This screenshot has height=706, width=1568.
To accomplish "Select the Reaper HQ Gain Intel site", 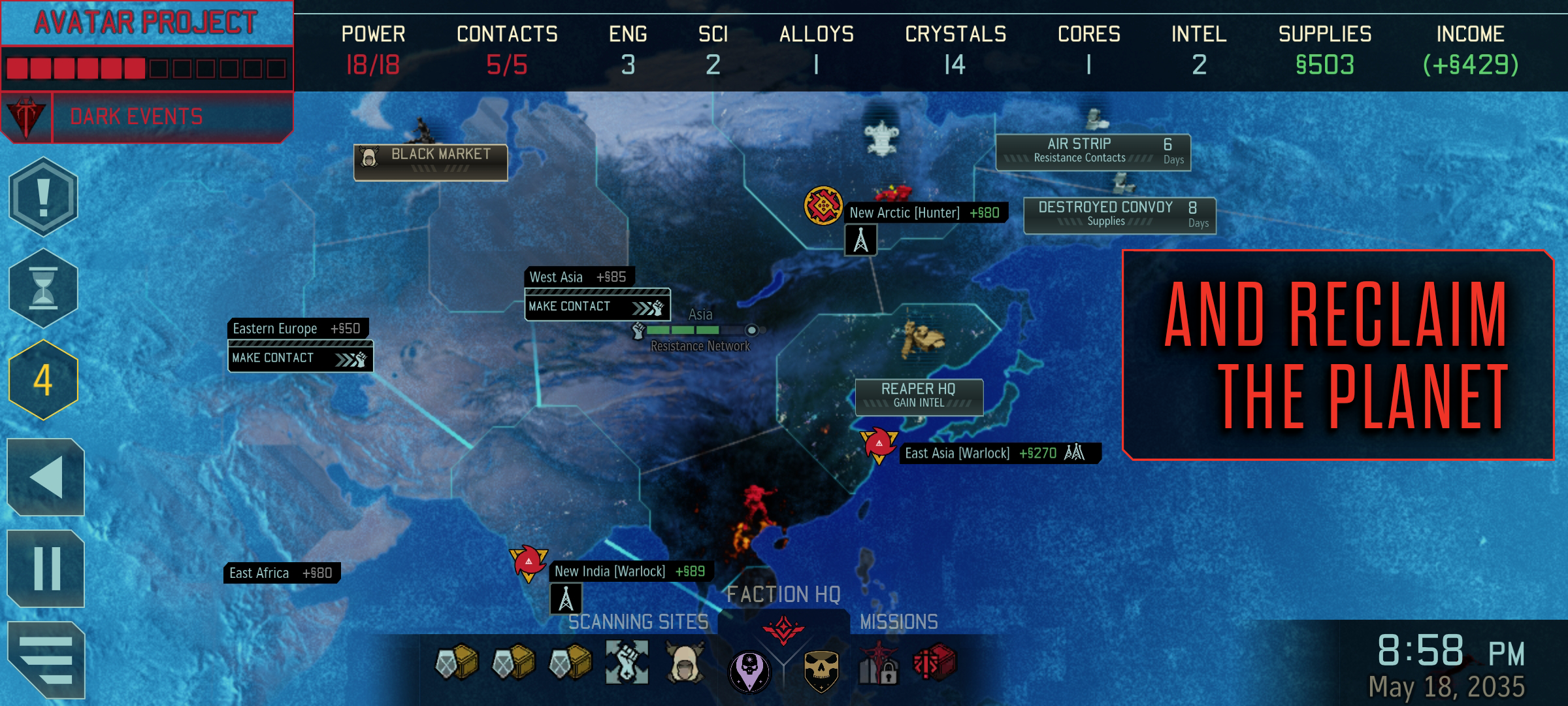I will pos(919,396).
